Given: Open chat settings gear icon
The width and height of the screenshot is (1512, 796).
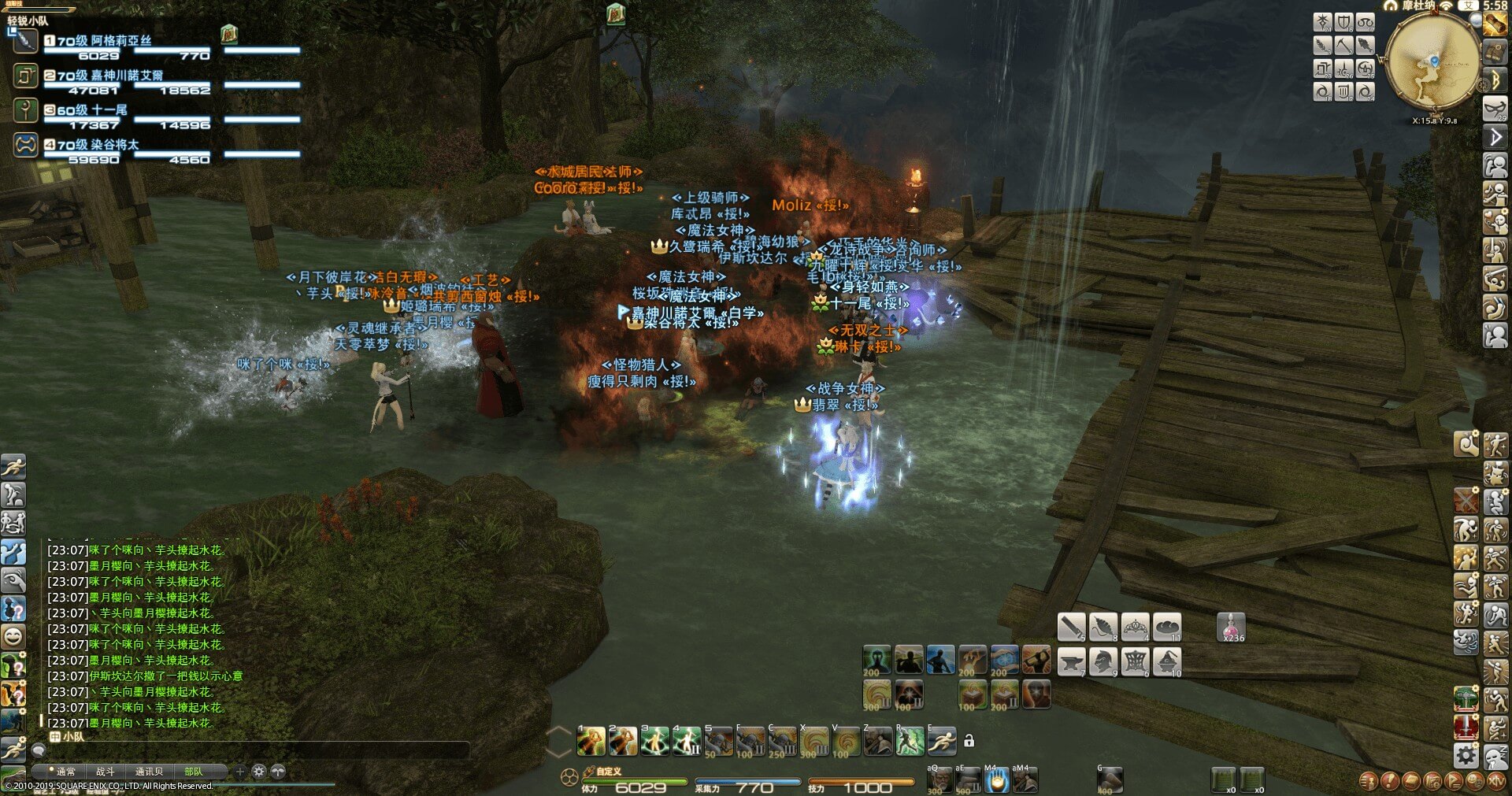Looking at the screenshot, I should pos(259,772).
